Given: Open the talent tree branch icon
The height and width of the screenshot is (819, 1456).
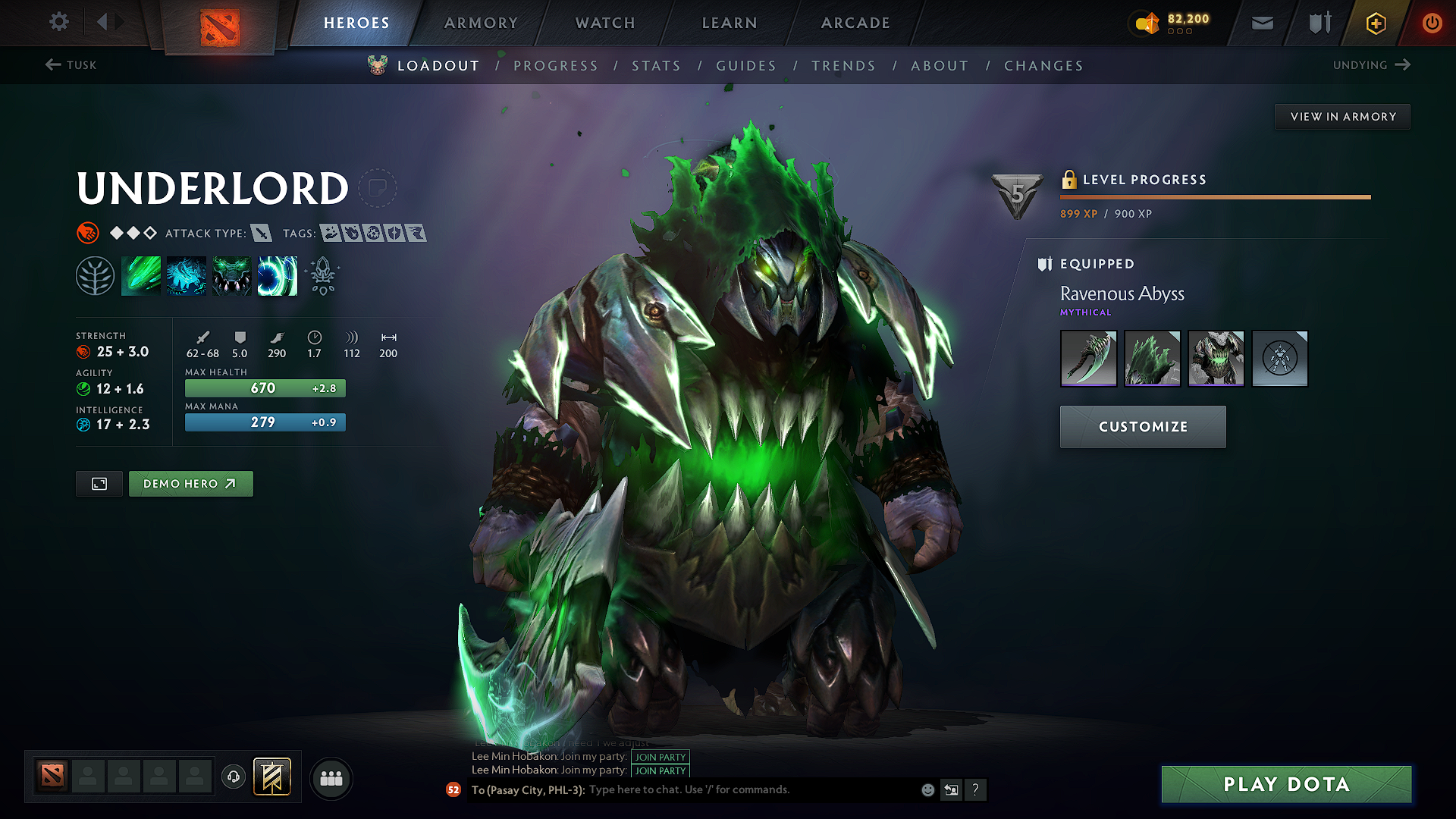Looking at the screenshot, I should click(96, 276).
